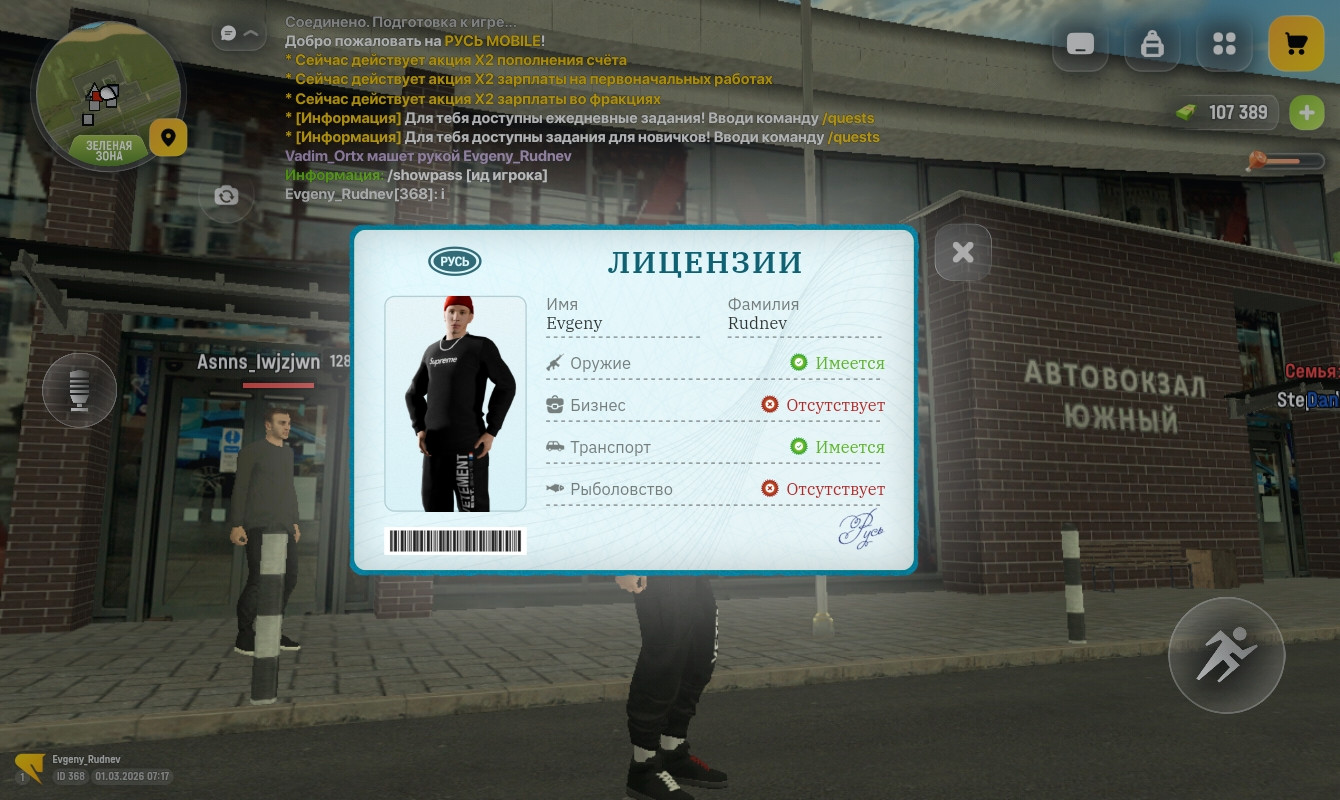Open the backpack inventory

[x=1152, y=43]
